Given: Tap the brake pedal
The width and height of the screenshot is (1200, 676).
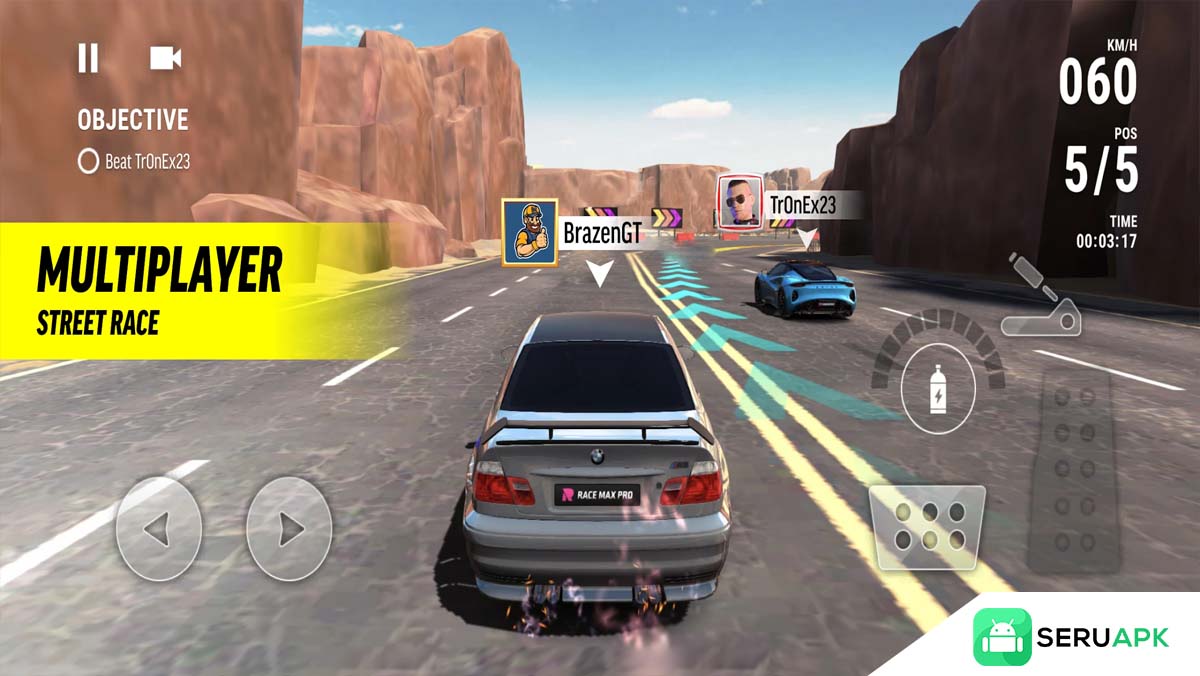Looking at the screenshot, I should [x=926, y=527].
